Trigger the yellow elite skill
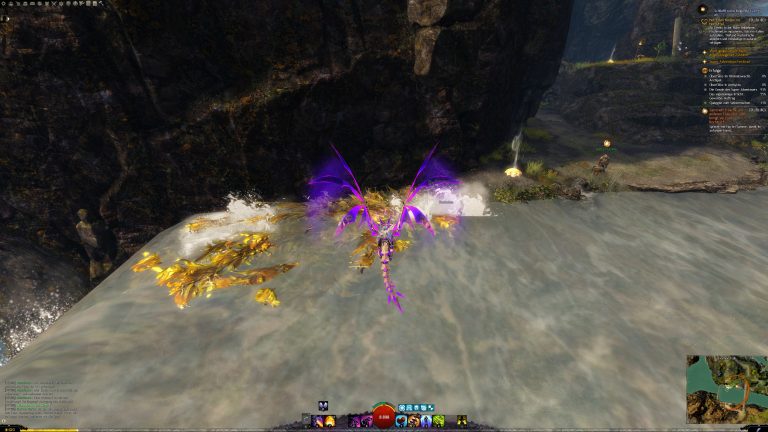The height and width of the screenshot is (432, 768). click(x=462, y=421)
